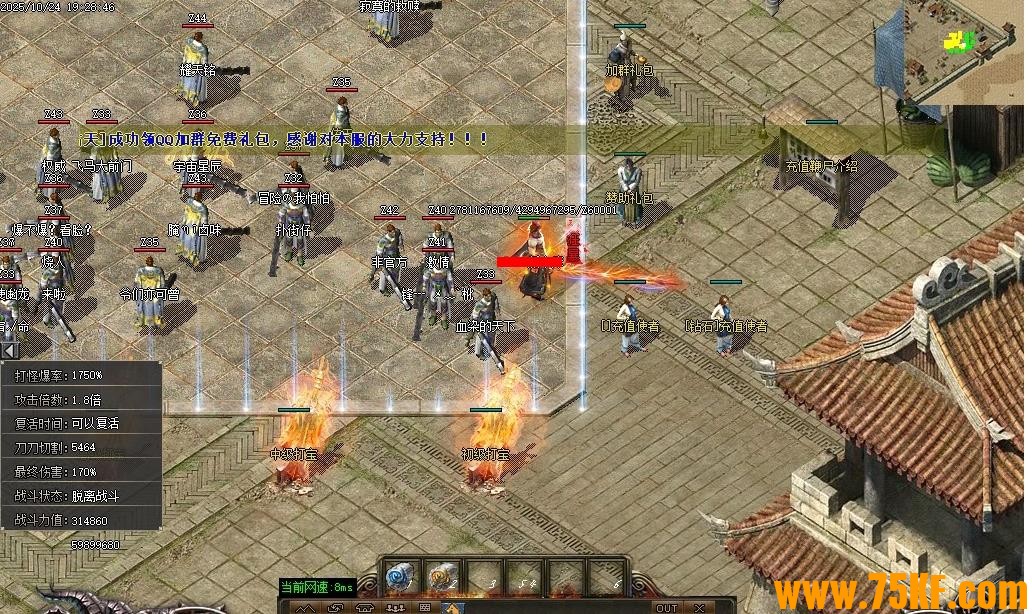The image size is (1032, 614).
Task: Click the OUT button on the bottom bar
Action: (666, 608)
